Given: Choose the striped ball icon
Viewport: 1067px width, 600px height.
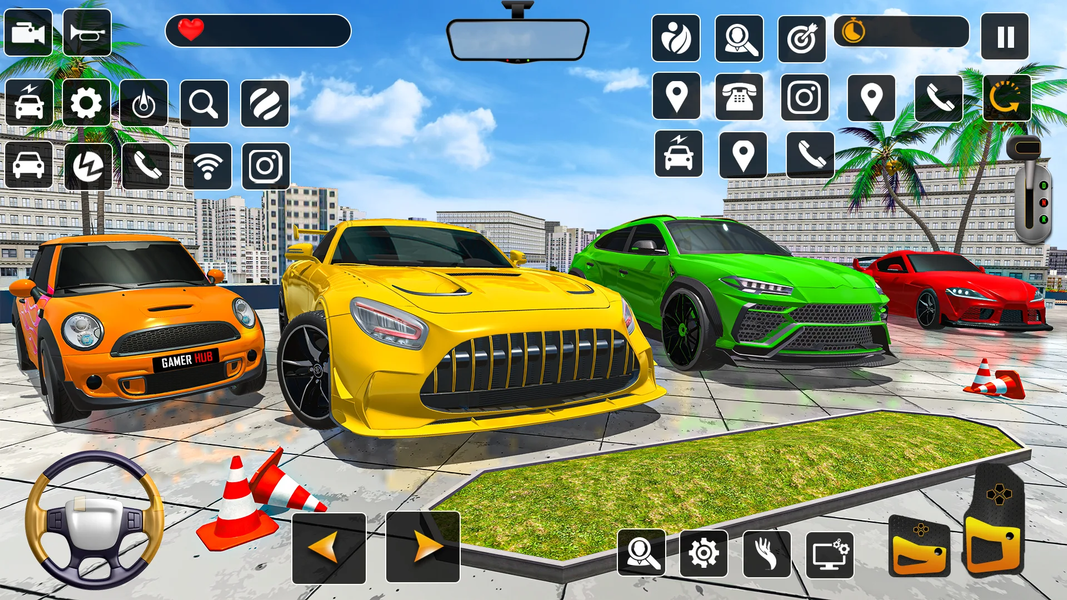Looking at the screenshot, I should 265,103.
